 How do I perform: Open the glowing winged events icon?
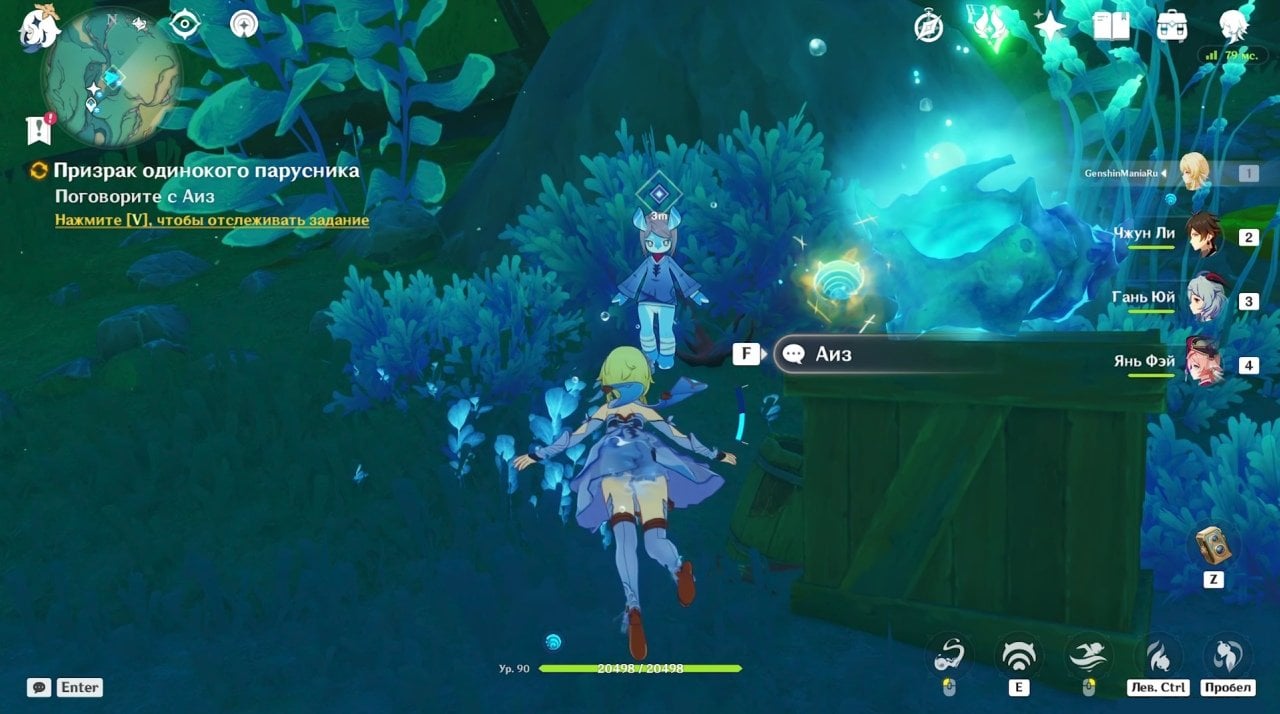pos(988,25)
